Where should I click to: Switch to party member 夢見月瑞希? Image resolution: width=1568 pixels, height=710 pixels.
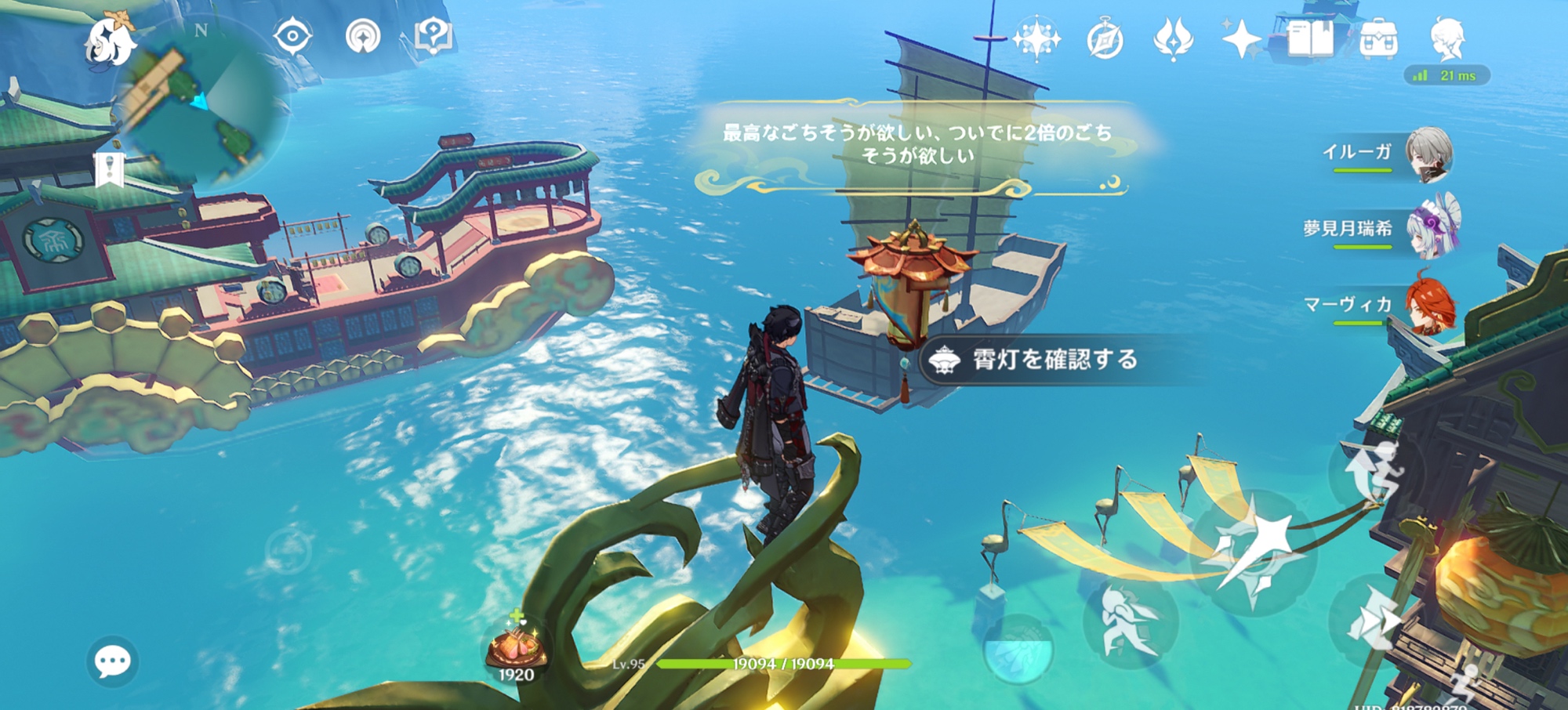pyautogui.click(x=1432, y=228)
